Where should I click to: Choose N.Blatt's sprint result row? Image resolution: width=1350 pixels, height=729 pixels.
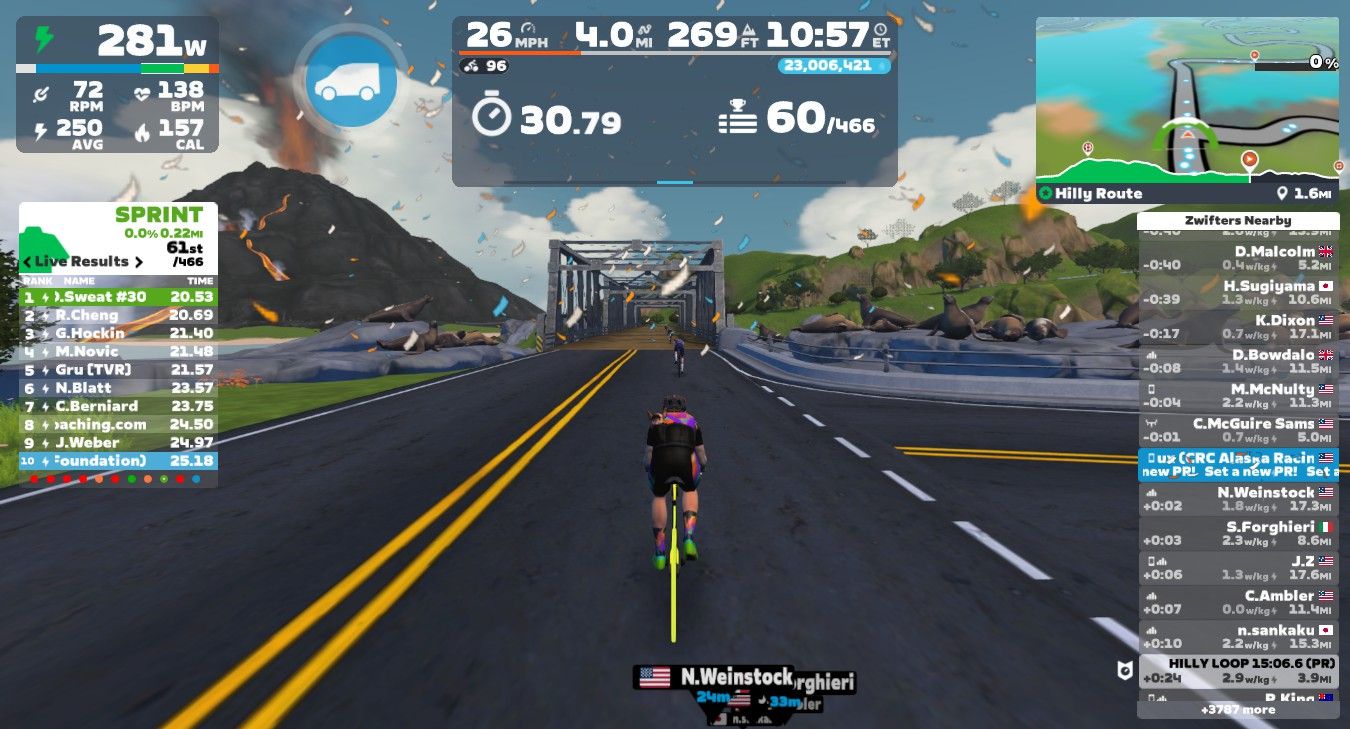pyautogui.click(x=118, y=388)
